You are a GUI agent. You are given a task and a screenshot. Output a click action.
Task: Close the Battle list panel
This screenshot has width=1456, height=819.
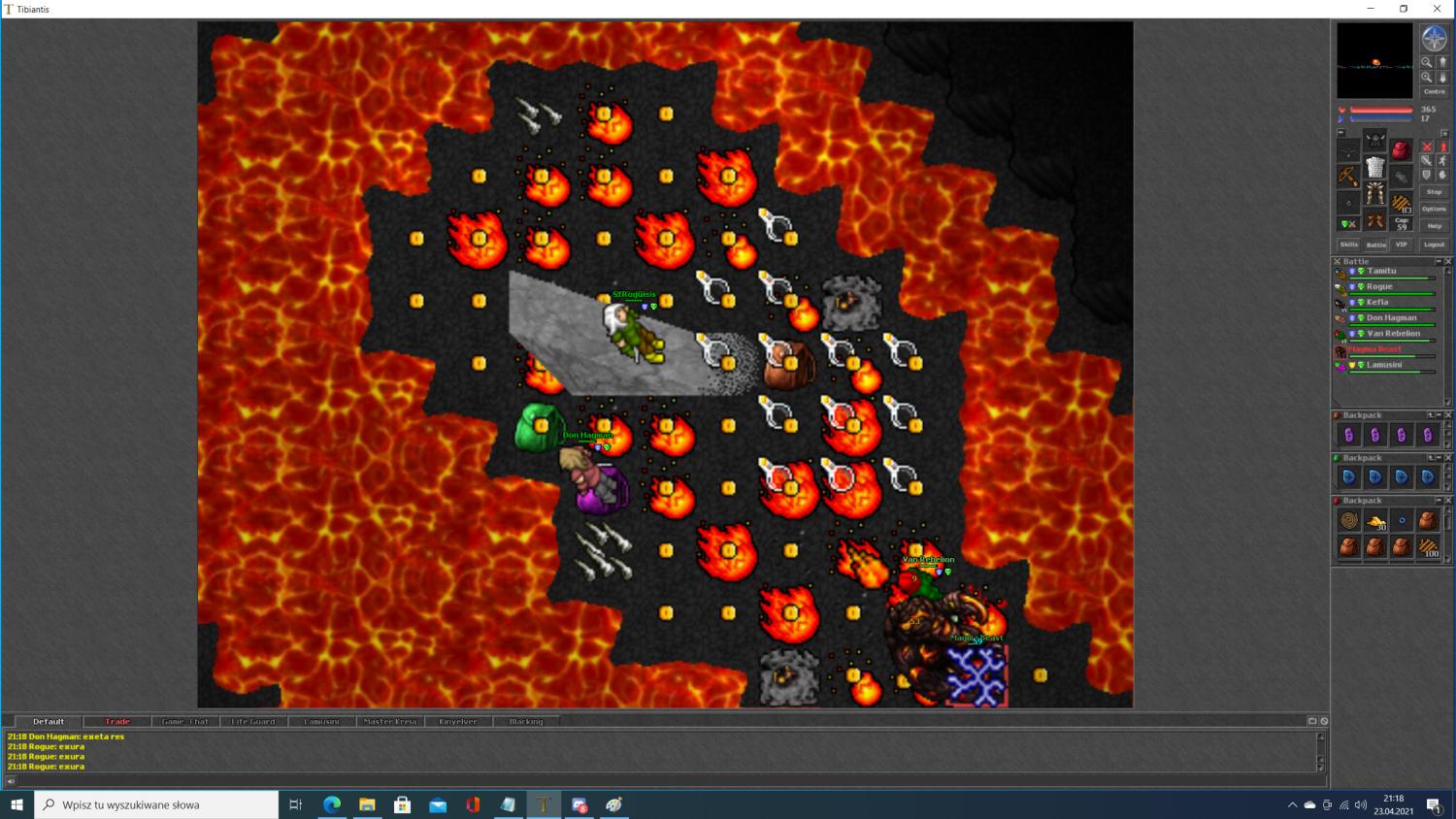(x=1448, y=261)
